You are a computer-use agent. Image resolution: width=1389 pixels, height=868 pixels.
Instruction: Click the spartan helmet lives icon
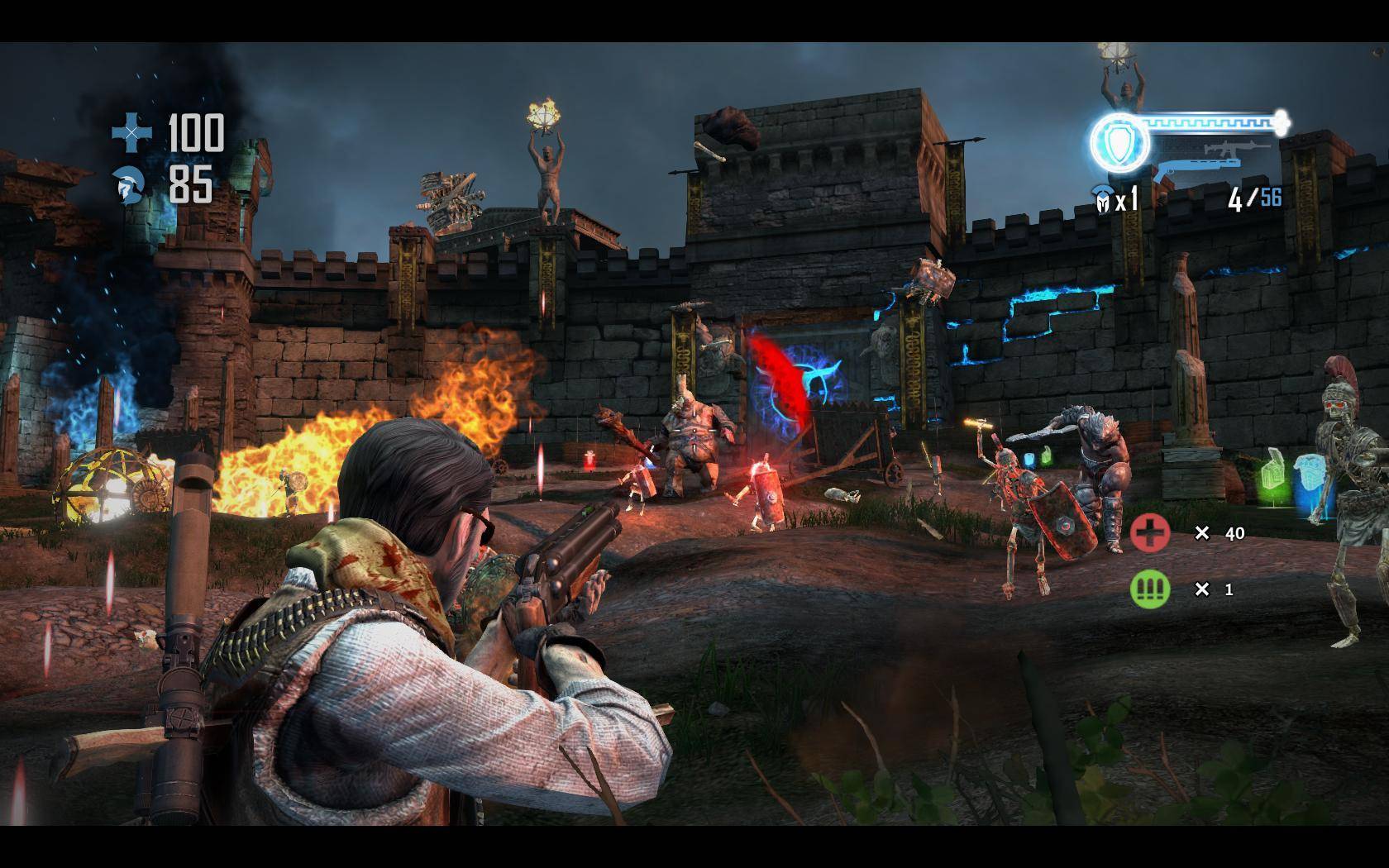tap(1101, 199)
